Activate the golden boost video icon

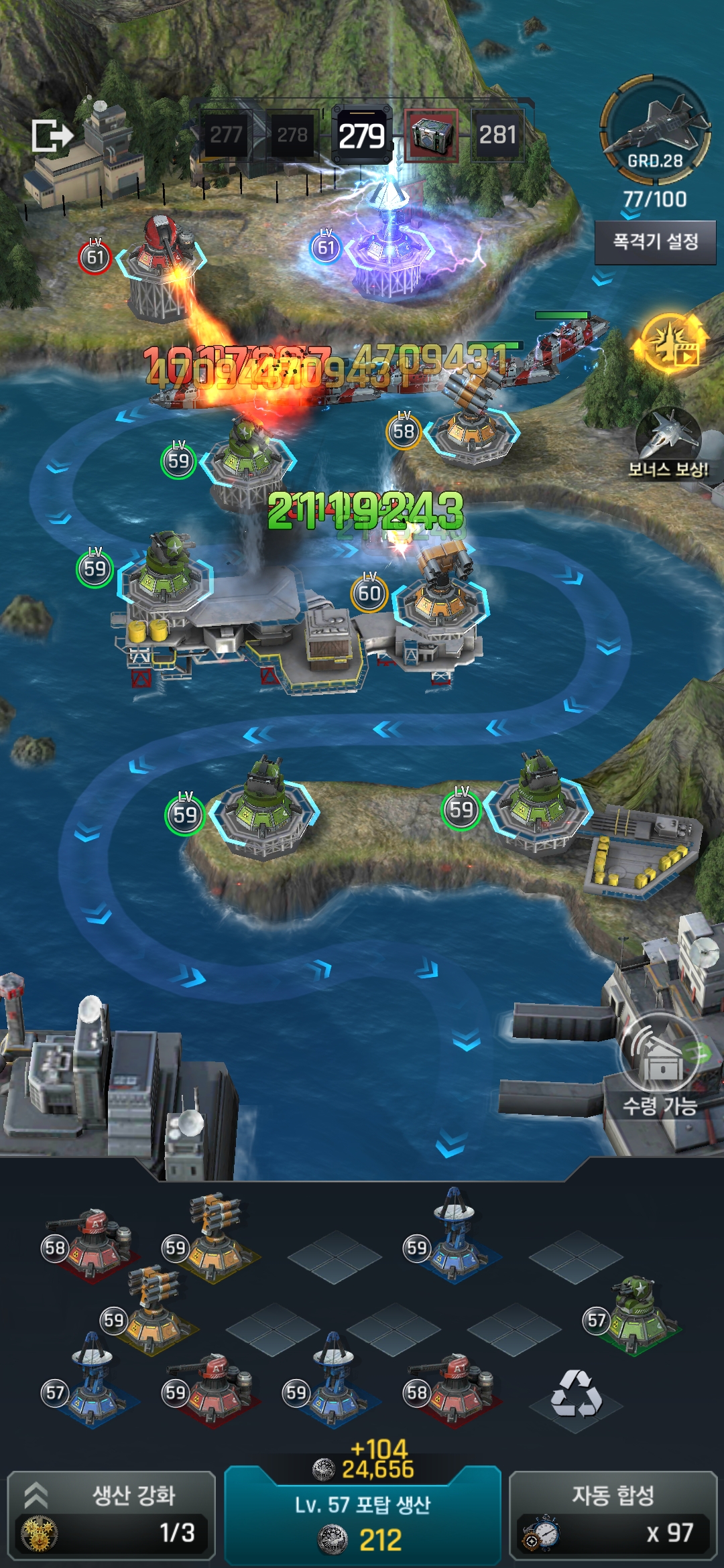670,344
